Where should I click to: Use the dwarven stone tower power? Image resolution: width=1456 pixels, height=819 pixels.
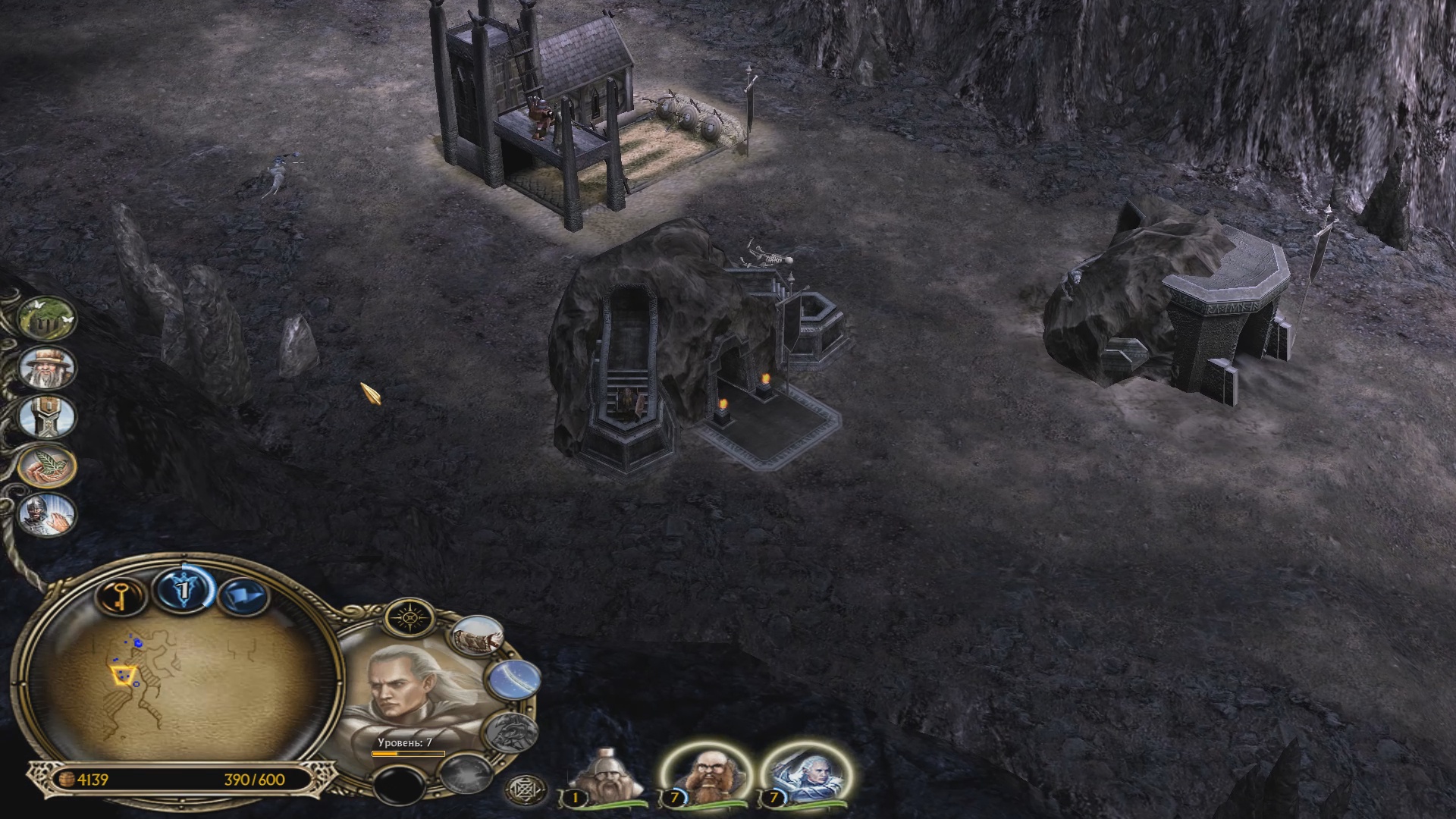(x=47, y=416)
